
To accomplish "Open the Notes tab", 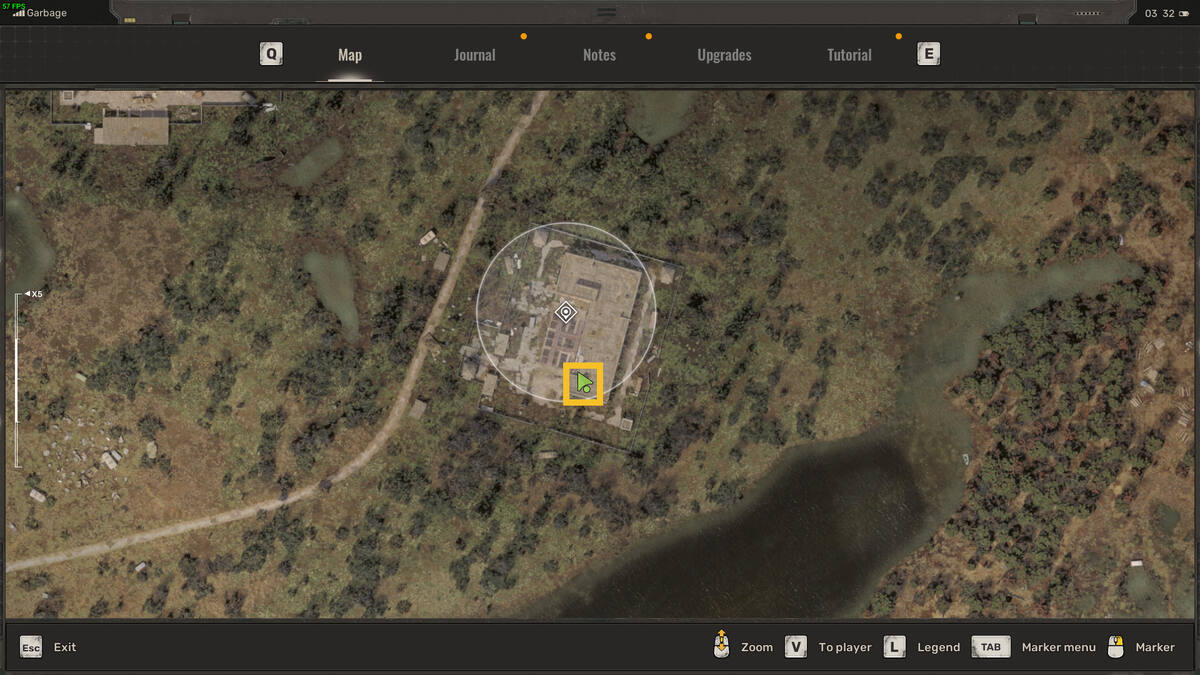I will click(x=599, y=55).
